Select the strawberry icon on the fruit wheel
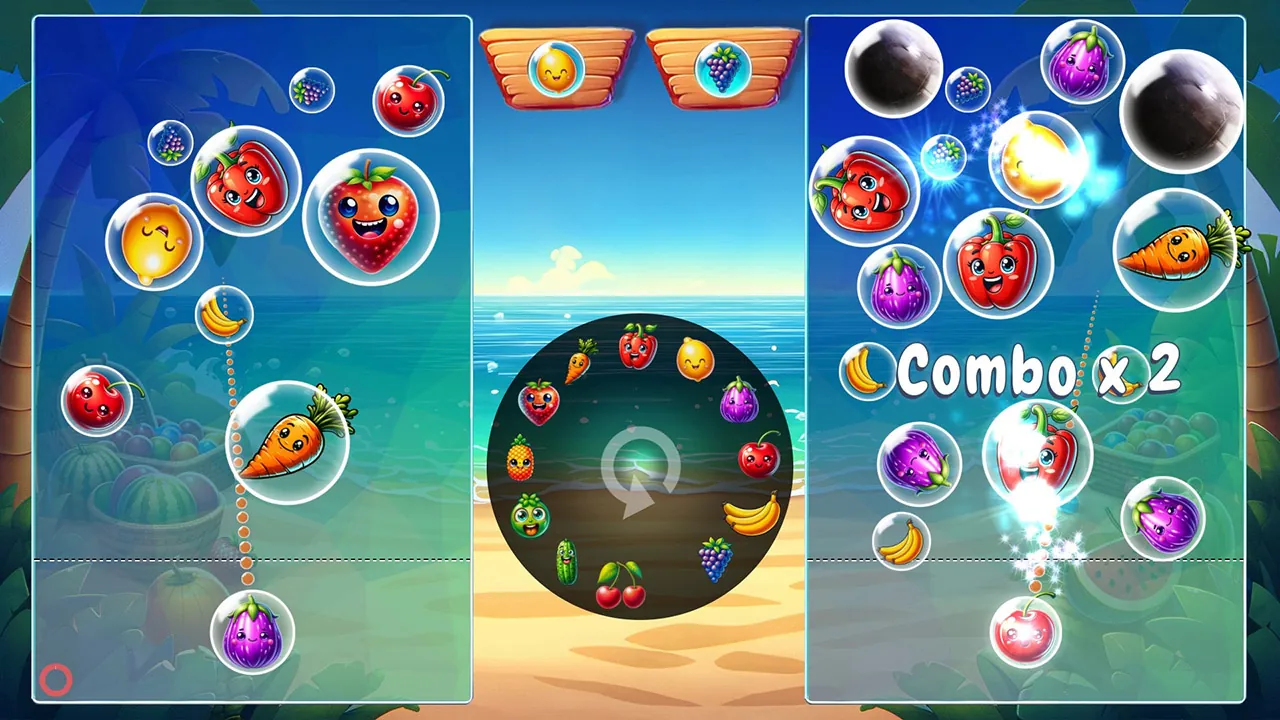 pyautogui.click(x=538, y=403)
